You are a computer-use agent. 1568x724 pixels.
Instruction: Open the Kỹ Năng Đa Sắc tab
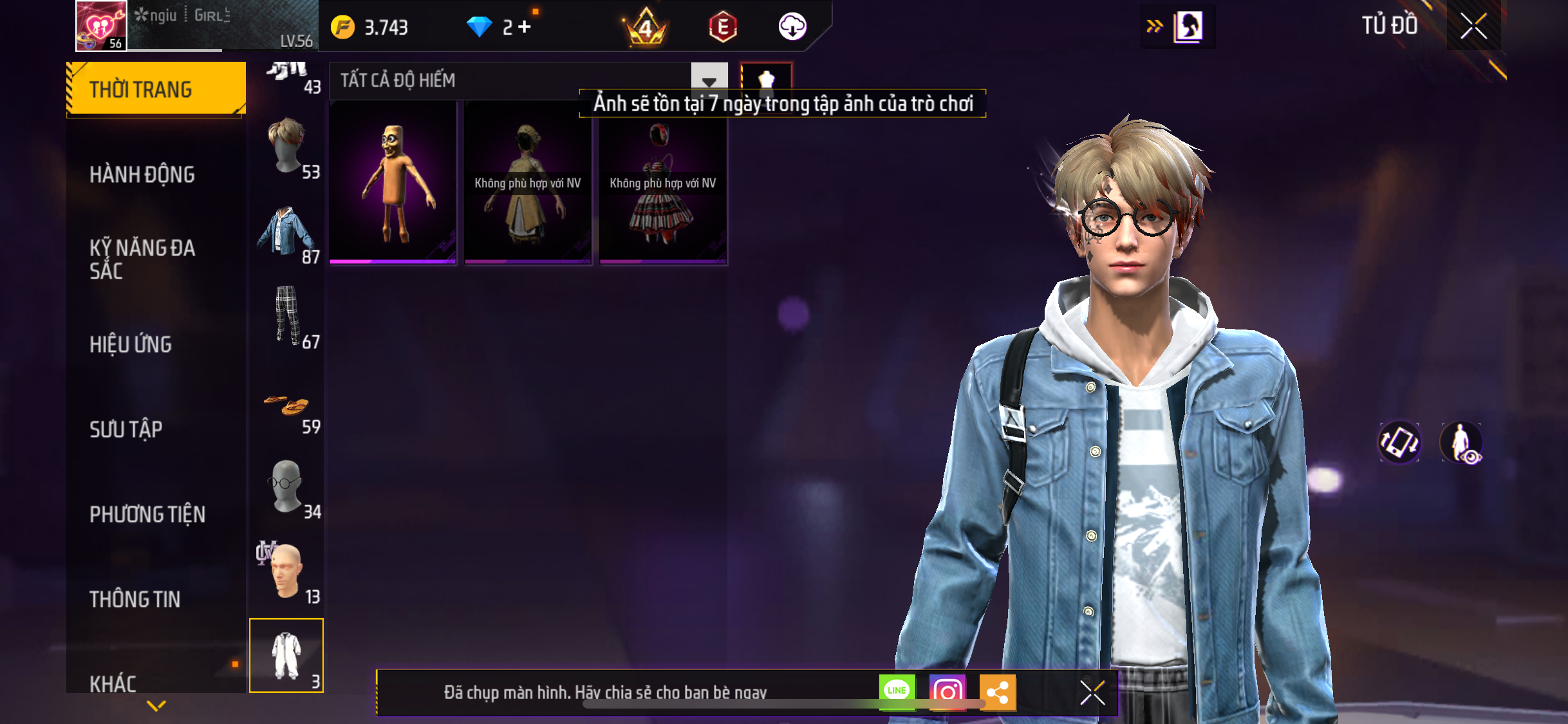(x=142, y=259)
